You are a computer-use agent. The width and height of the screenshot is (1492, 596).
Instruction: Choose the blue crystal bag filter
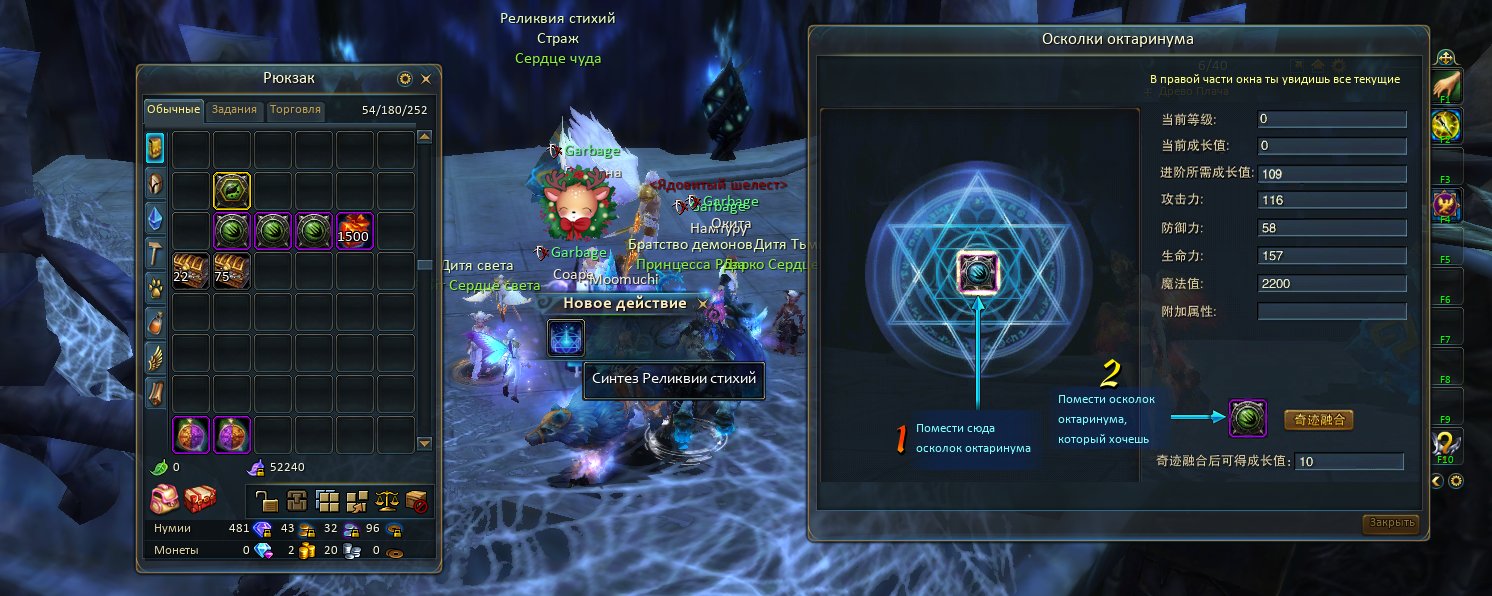tap(156, 216)
